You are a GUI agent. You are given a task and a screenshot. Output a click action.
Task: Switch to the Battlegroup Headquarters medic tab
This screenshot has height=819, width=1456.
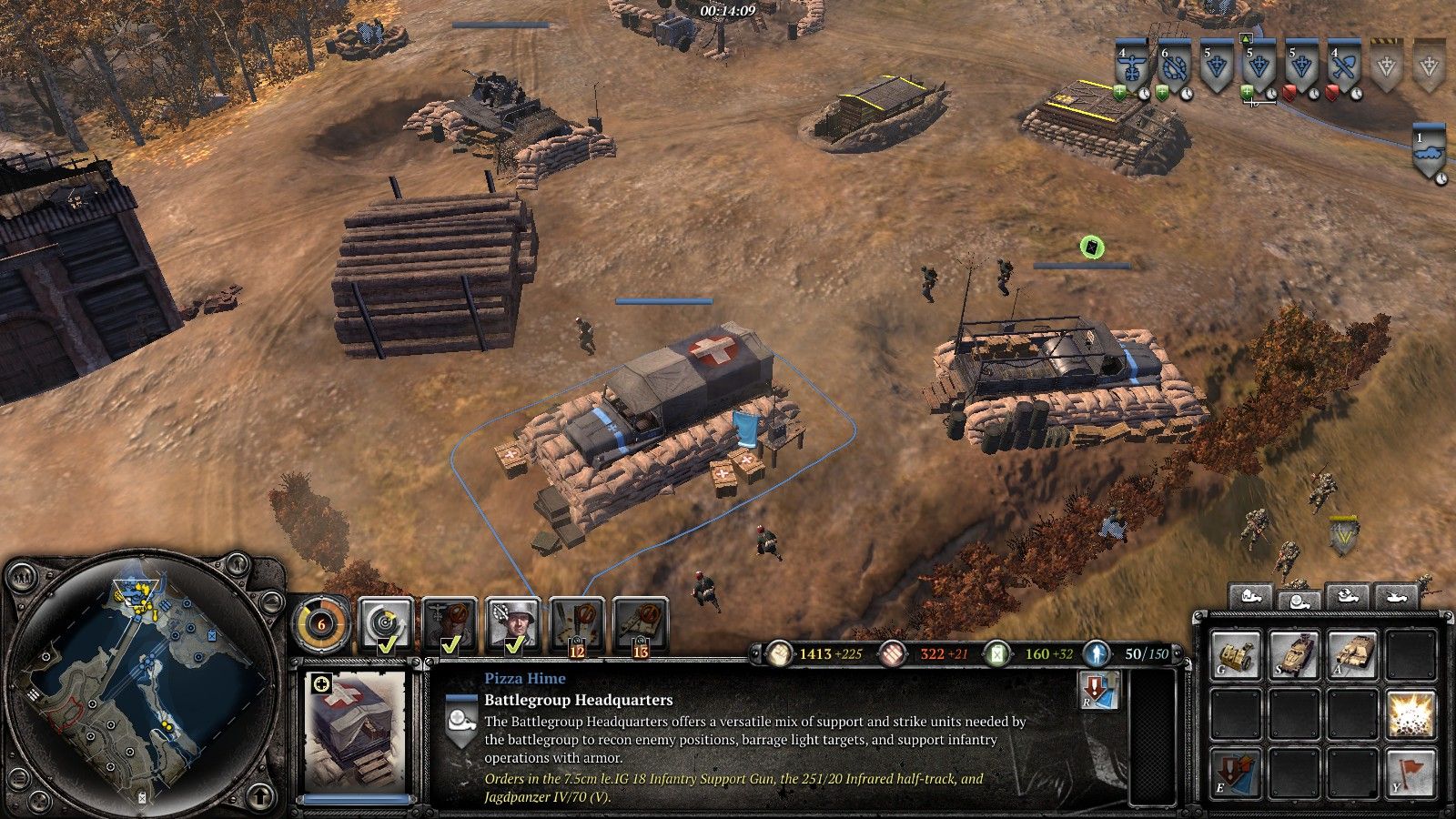[1299, 598]
